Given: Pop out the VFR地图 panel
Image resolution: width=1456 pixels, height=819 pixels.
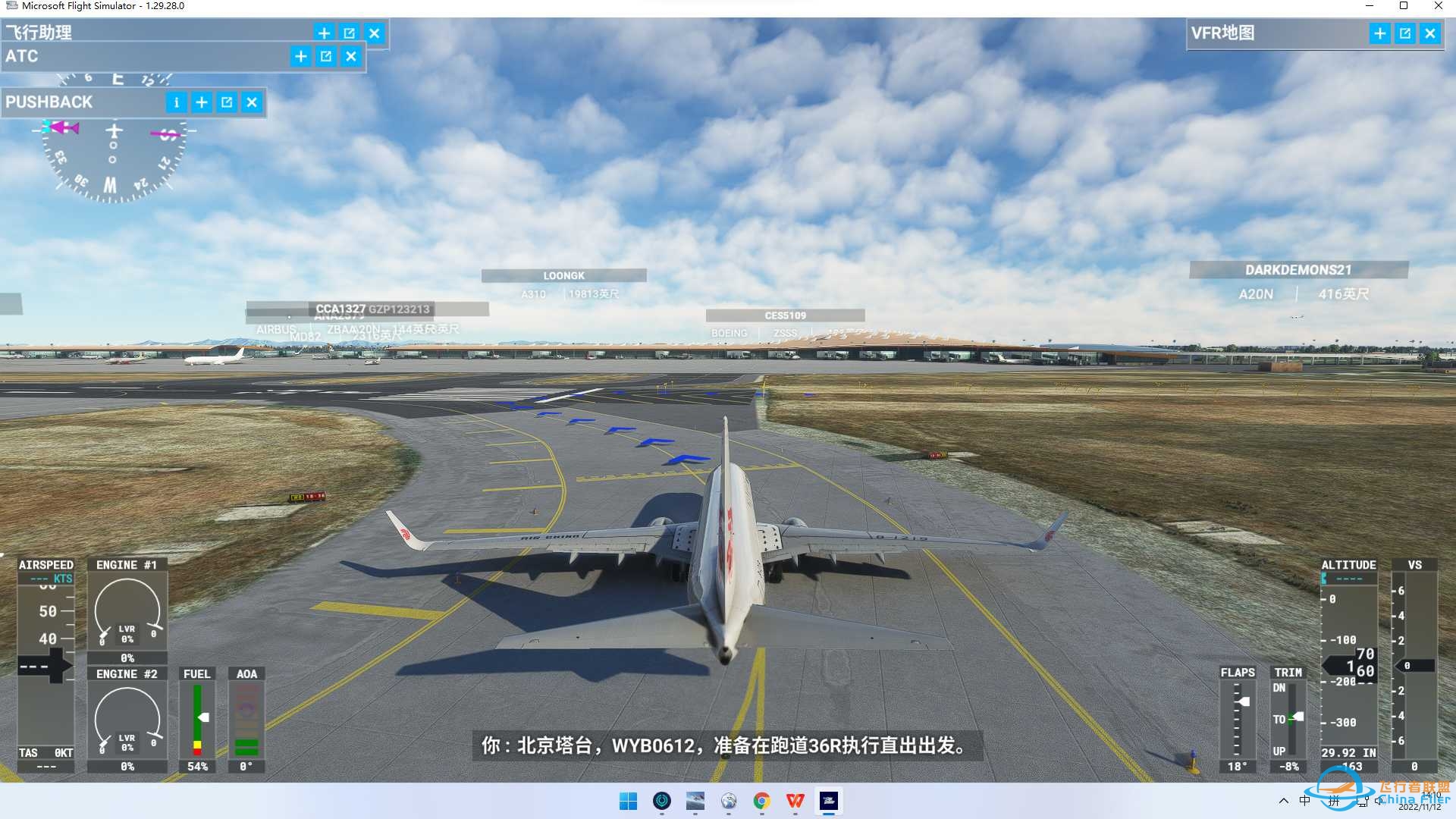Looking at the screenshot, I should 1404,33.
